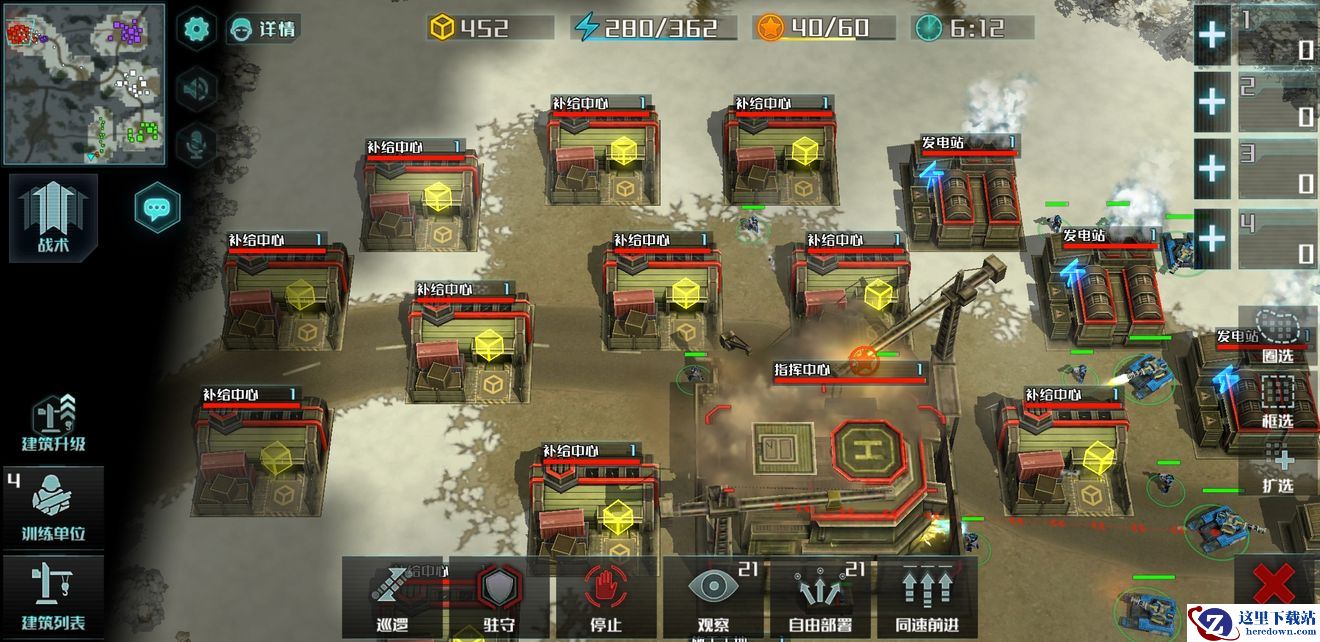Activate the 扩选 expand selection tool
The image size is (1320, 642).
[1277, 468]
